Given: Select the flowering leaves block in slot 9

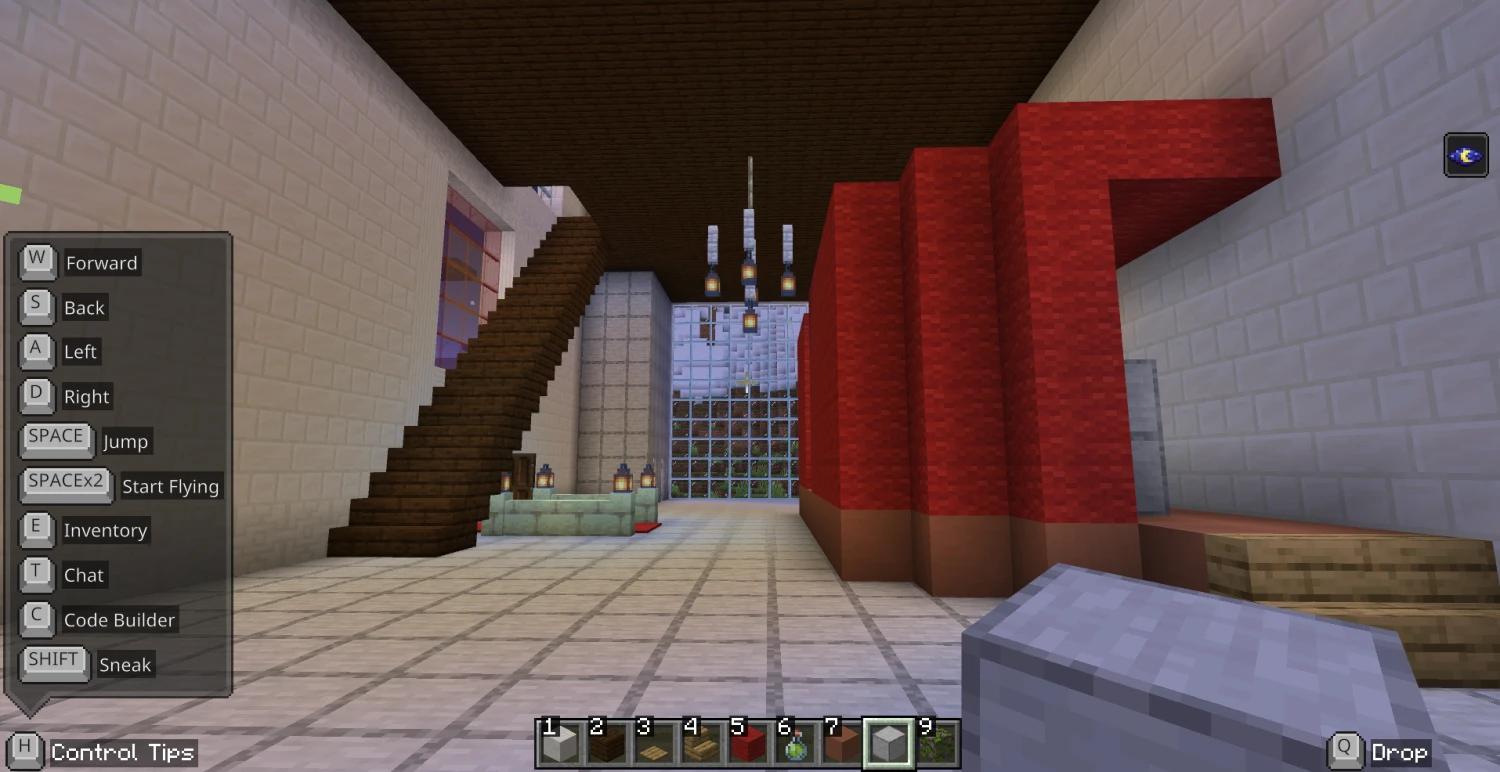Looking at the screenshot, I should 936,744.
